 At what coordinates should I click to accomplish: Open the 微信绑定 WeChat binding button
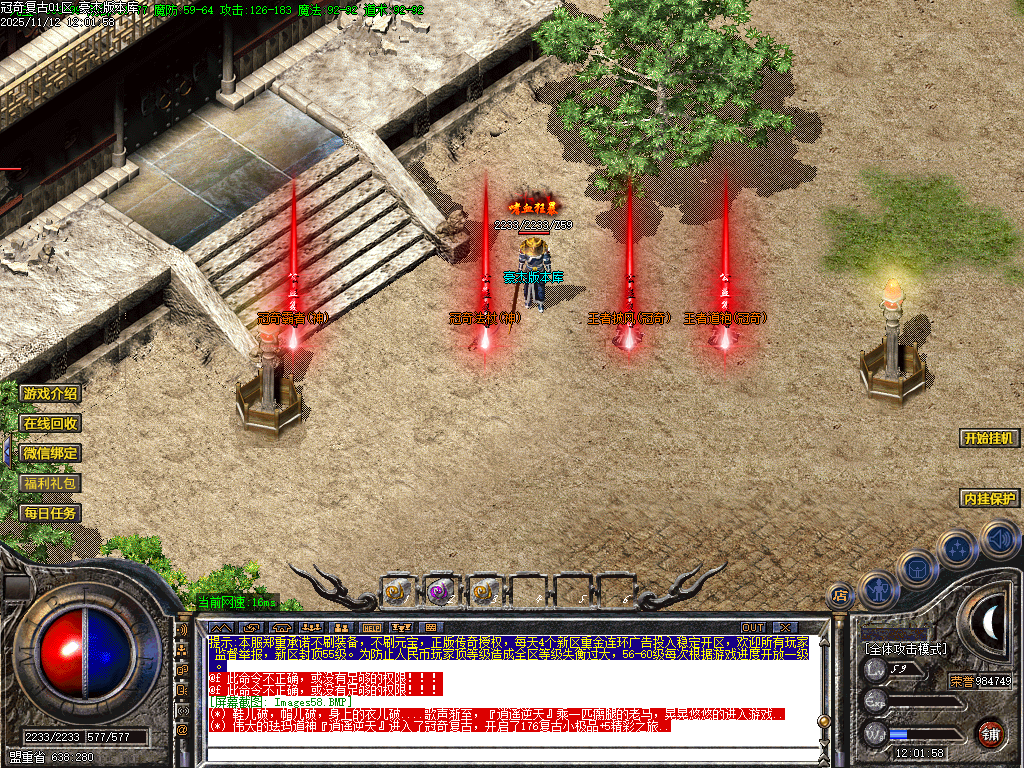click(49, 453)
